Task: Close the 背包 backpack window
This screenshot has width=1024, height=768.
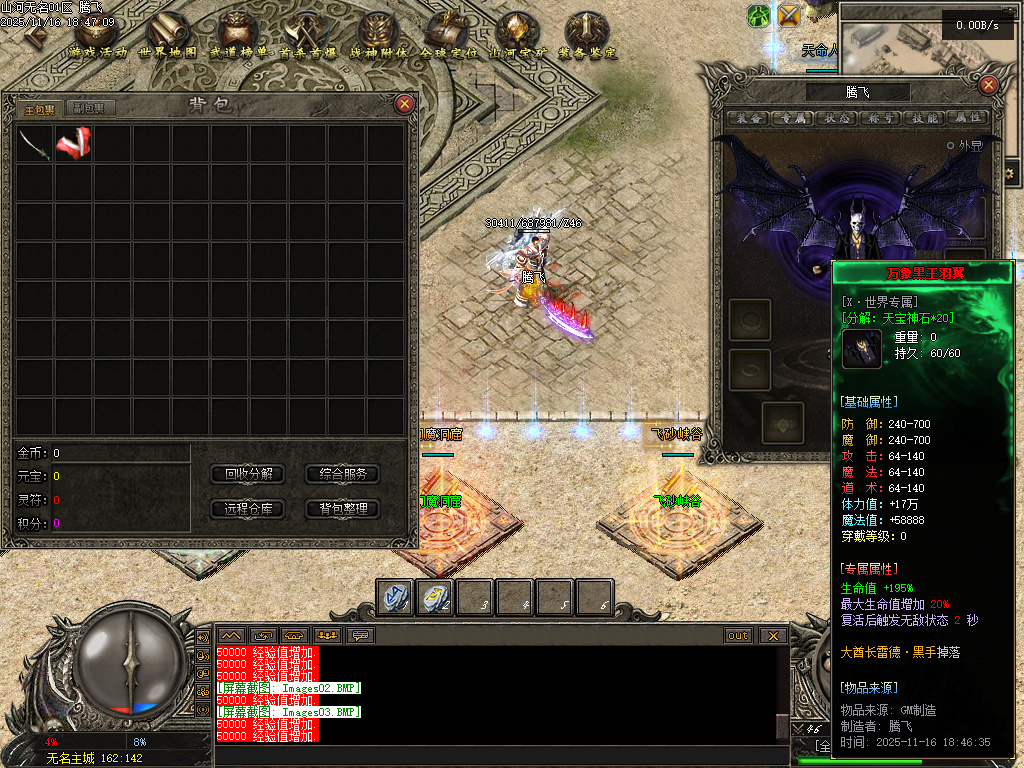Action: pyautogui.click(x=404, y=103)
